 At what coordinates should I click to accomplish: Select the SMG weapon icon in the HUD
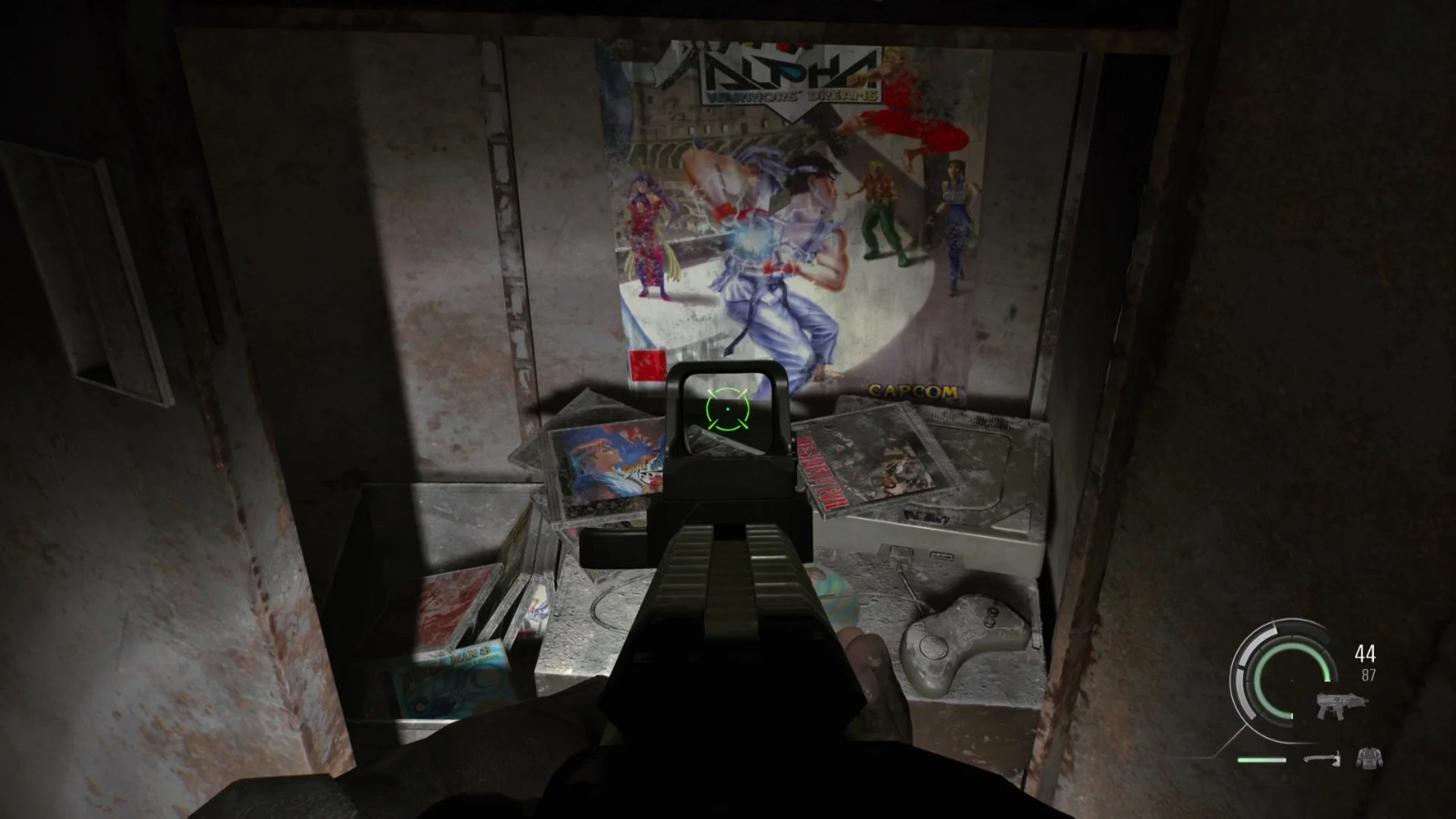pos(1341,705)
